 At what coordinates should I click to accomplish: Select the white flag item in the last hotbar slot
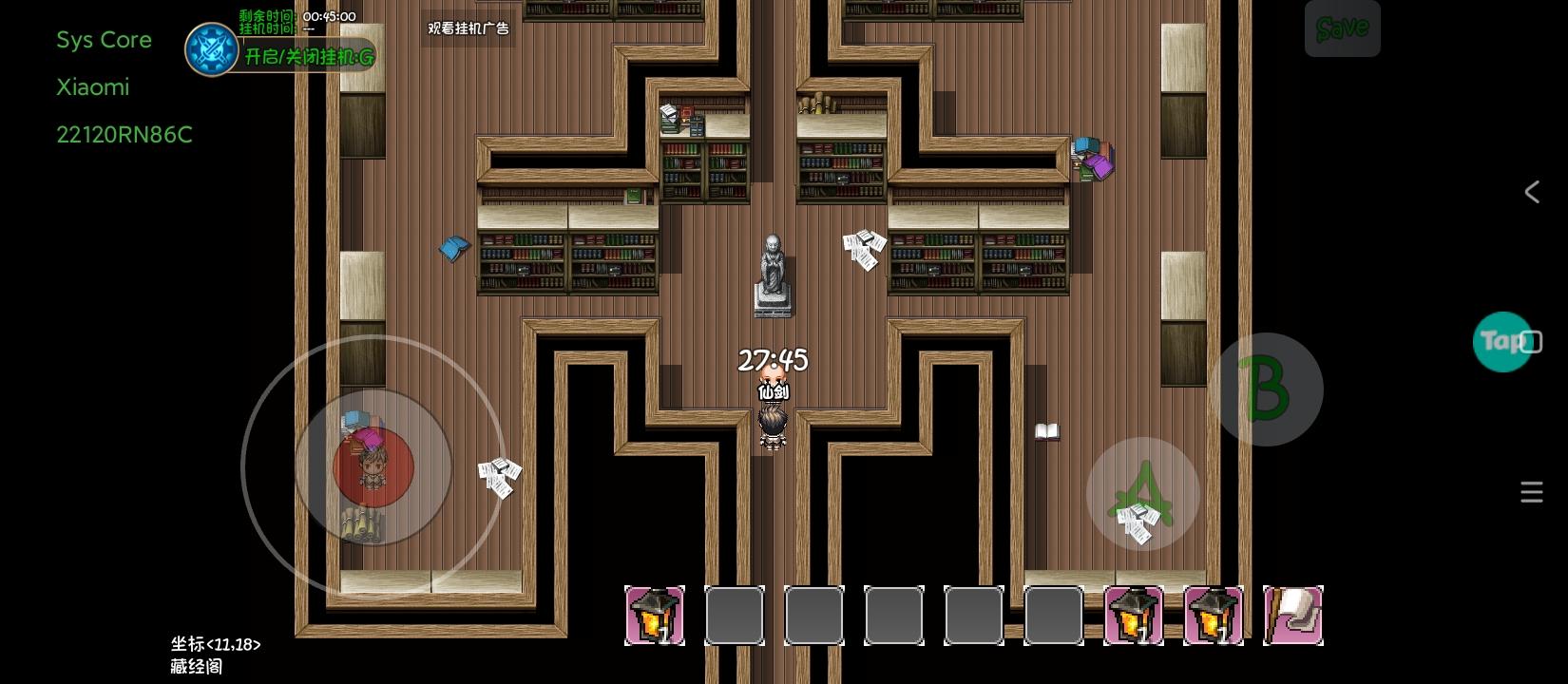pyautogui.click(x=1292, y=616)
